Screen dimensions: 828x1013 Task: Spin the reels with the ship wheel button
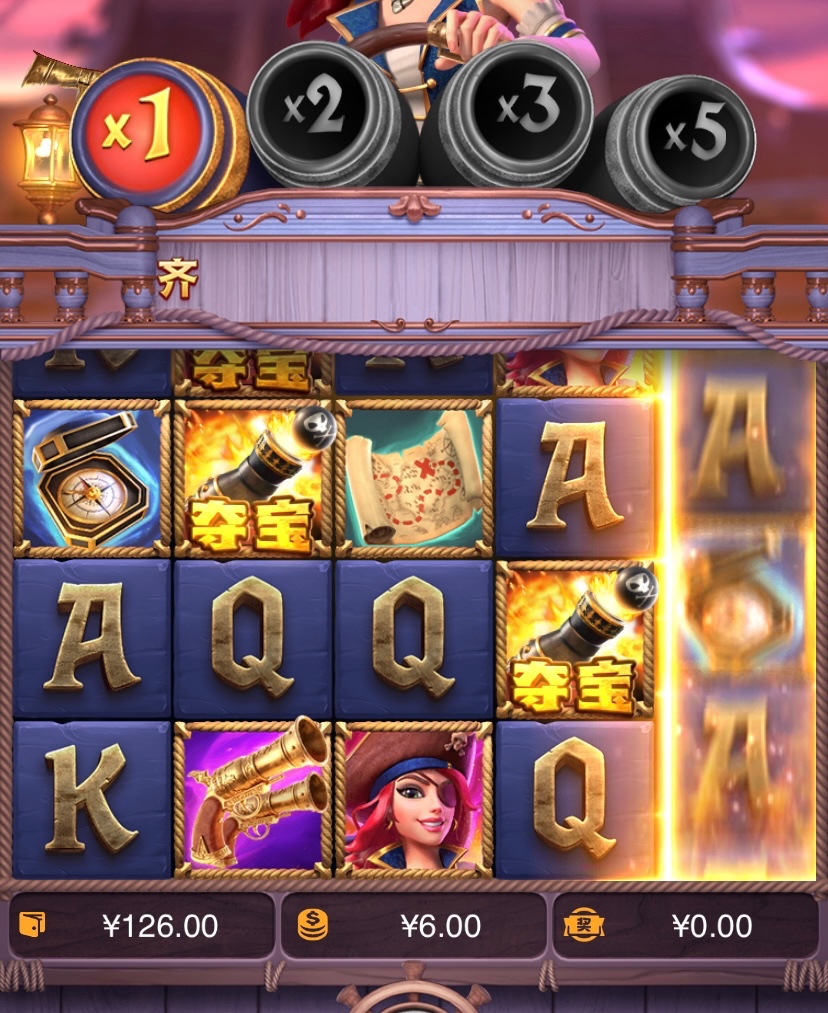(x=413, y=999)
